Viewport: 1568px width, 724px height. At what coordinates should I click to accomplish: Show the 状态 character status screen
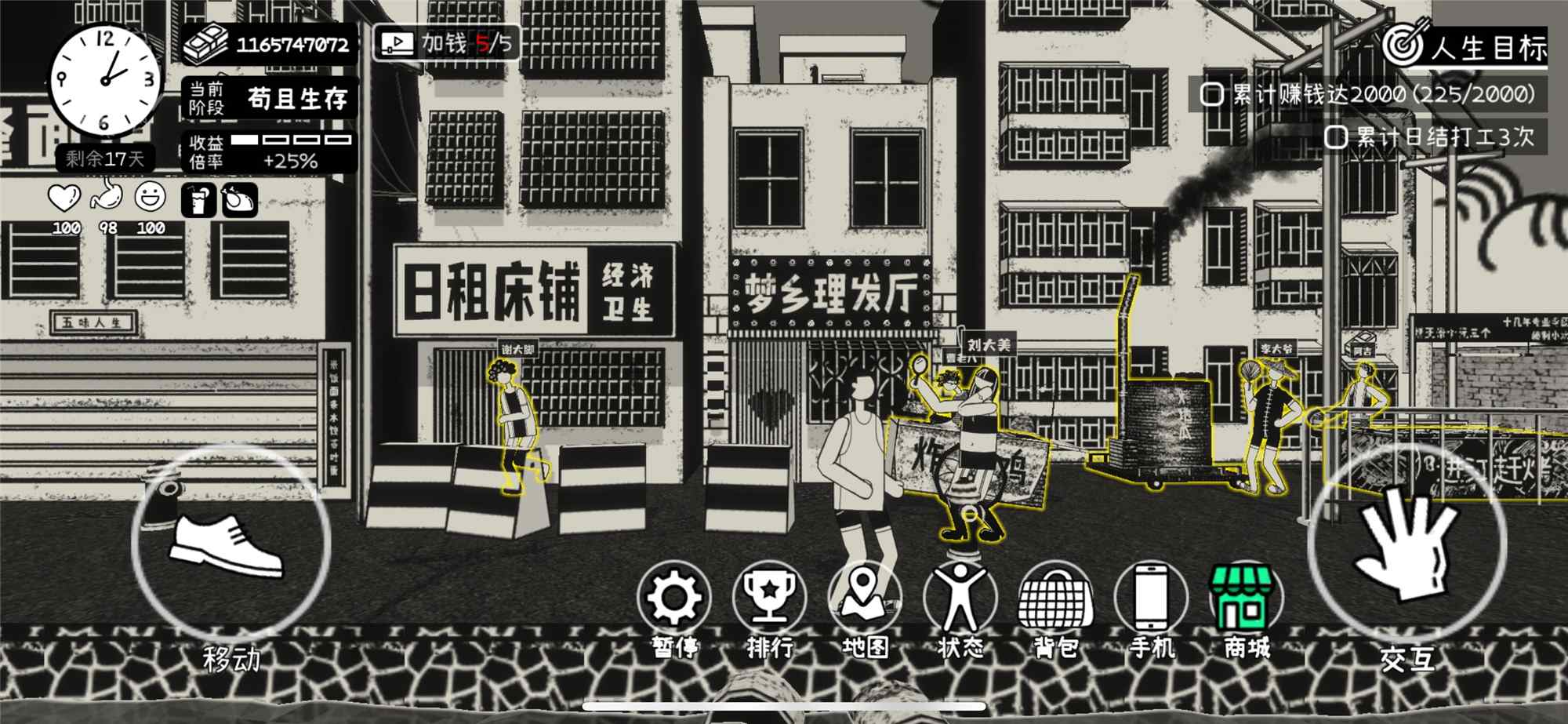point(960,600)
